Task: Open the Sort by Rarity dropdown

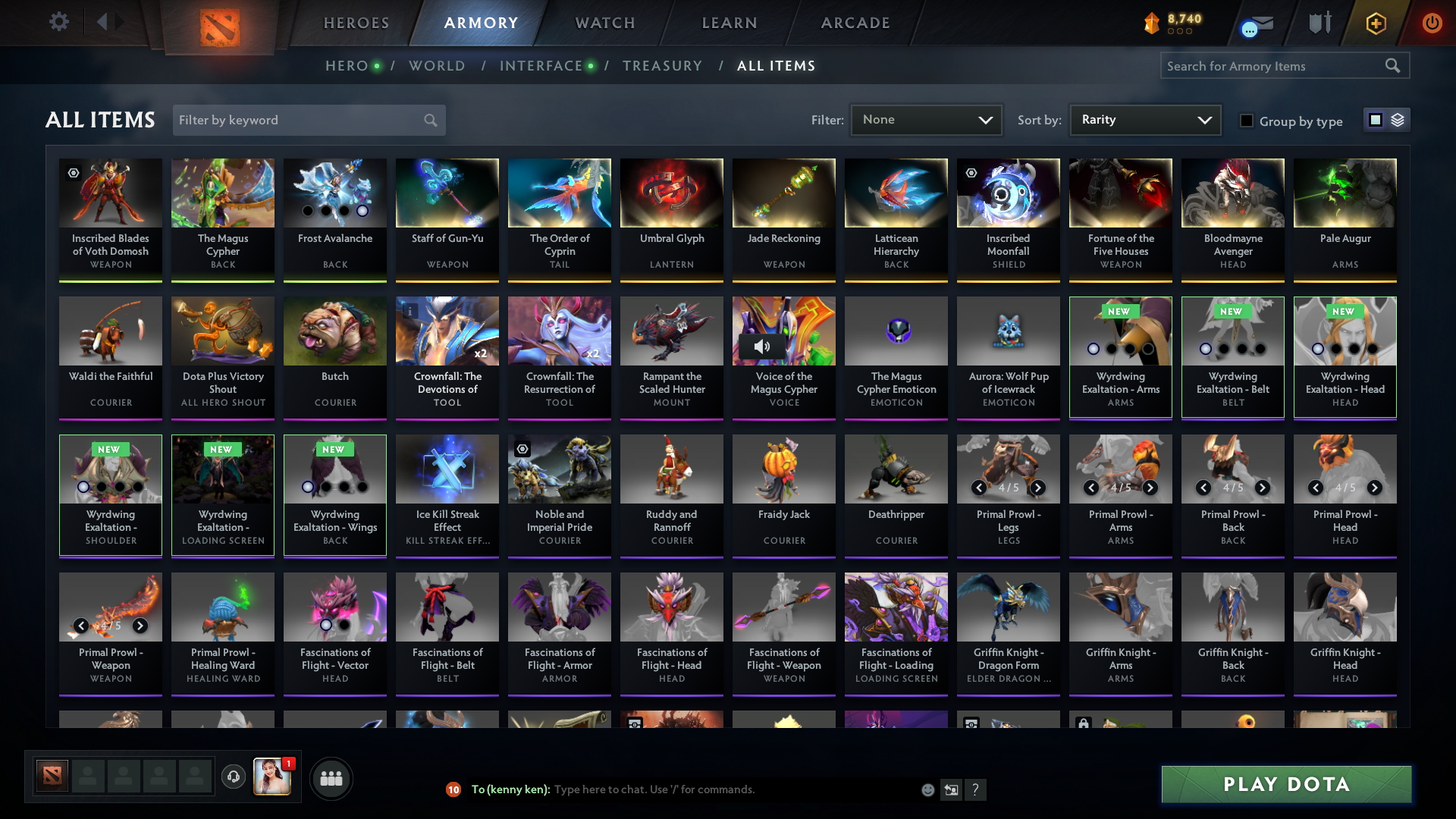Action: pos(1144,119)
